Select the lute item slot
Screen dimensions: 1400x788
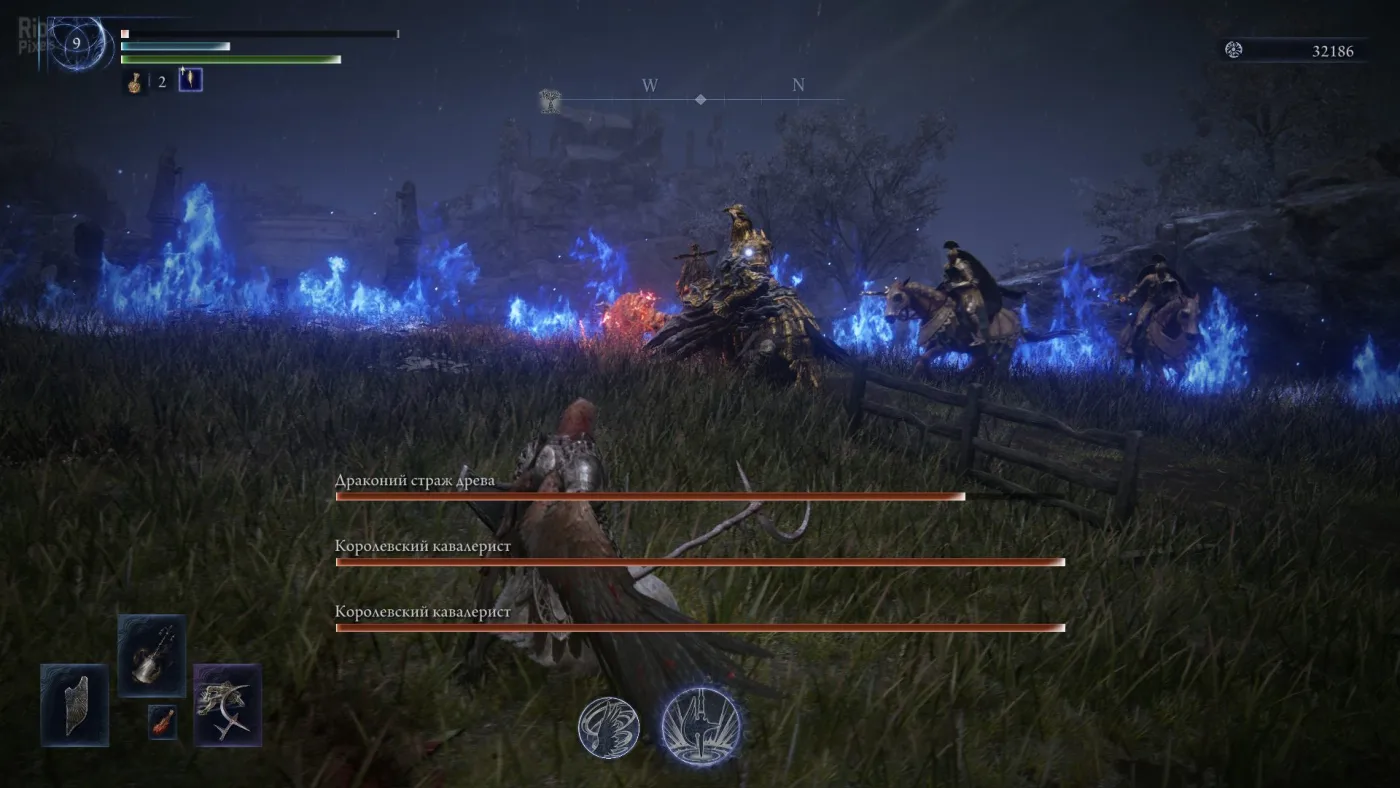tap(152, 655)
